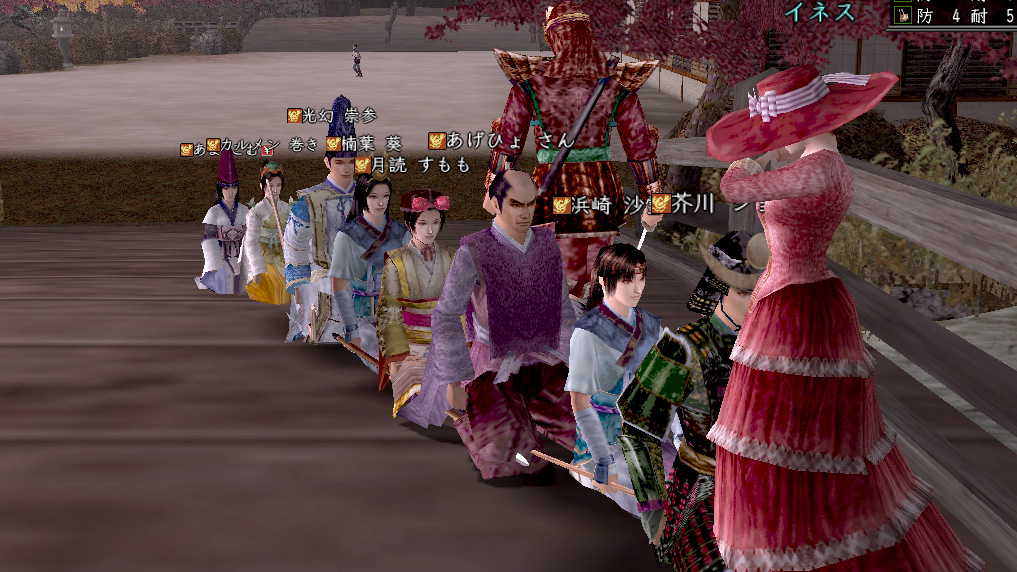
Task: Select the cyan イネス name label
Action: click(819, 13)
